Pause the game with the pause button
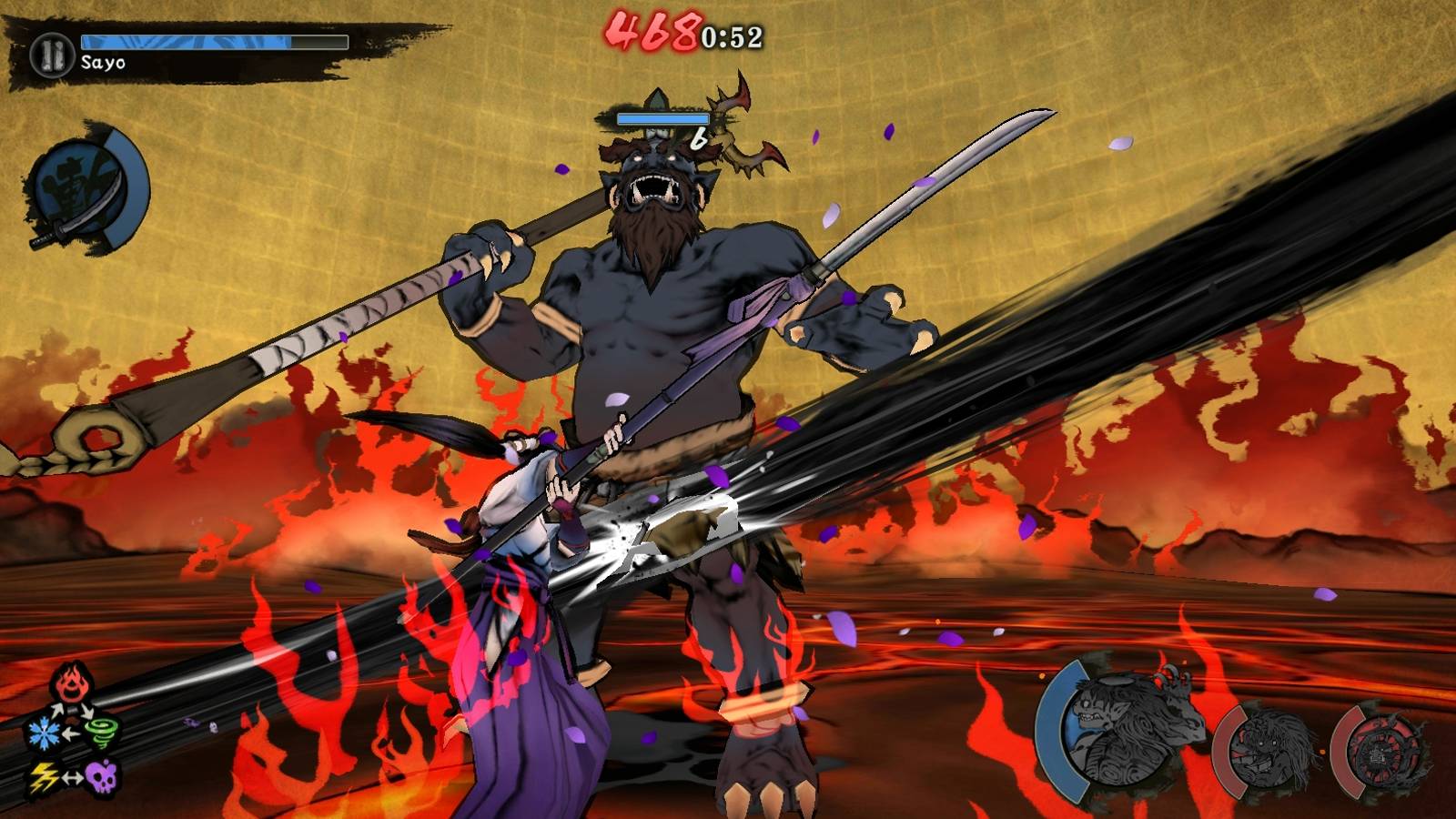This screenshot has width=1456, height=819. tap(51, 56)
